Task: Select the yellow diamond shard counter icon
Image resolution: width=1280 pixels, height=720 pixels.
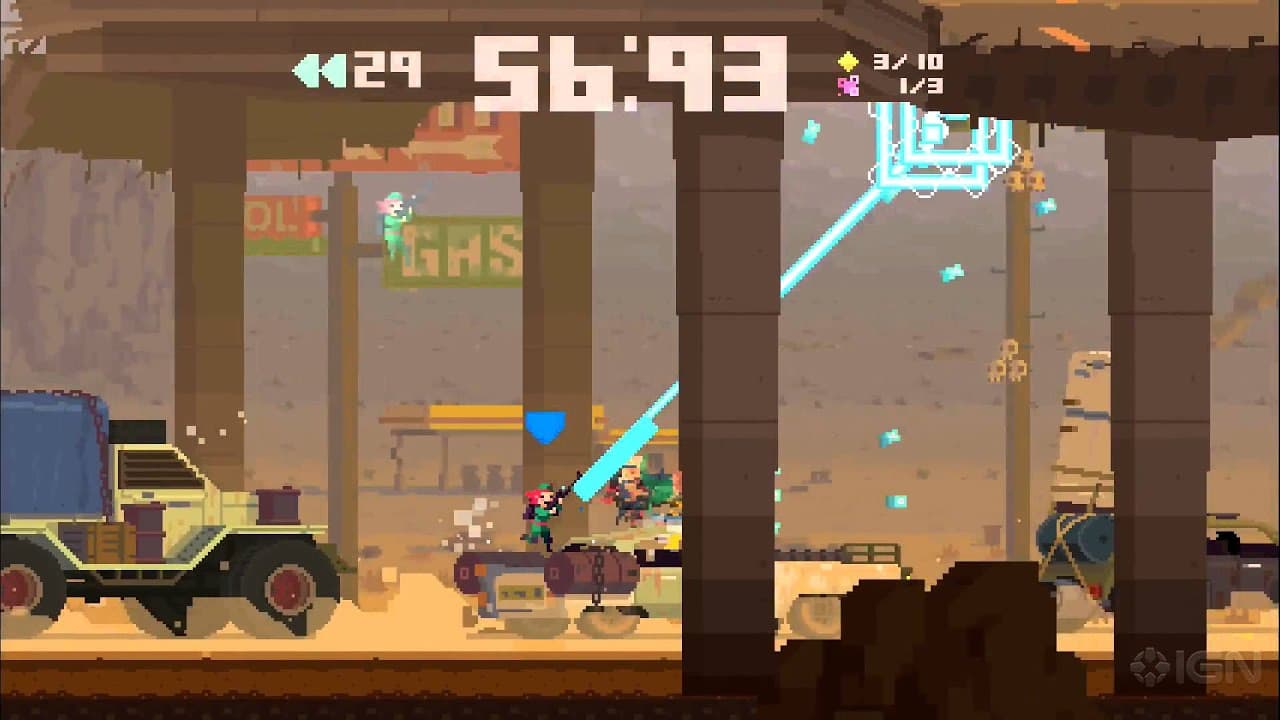Action: (x=848, y=62)
